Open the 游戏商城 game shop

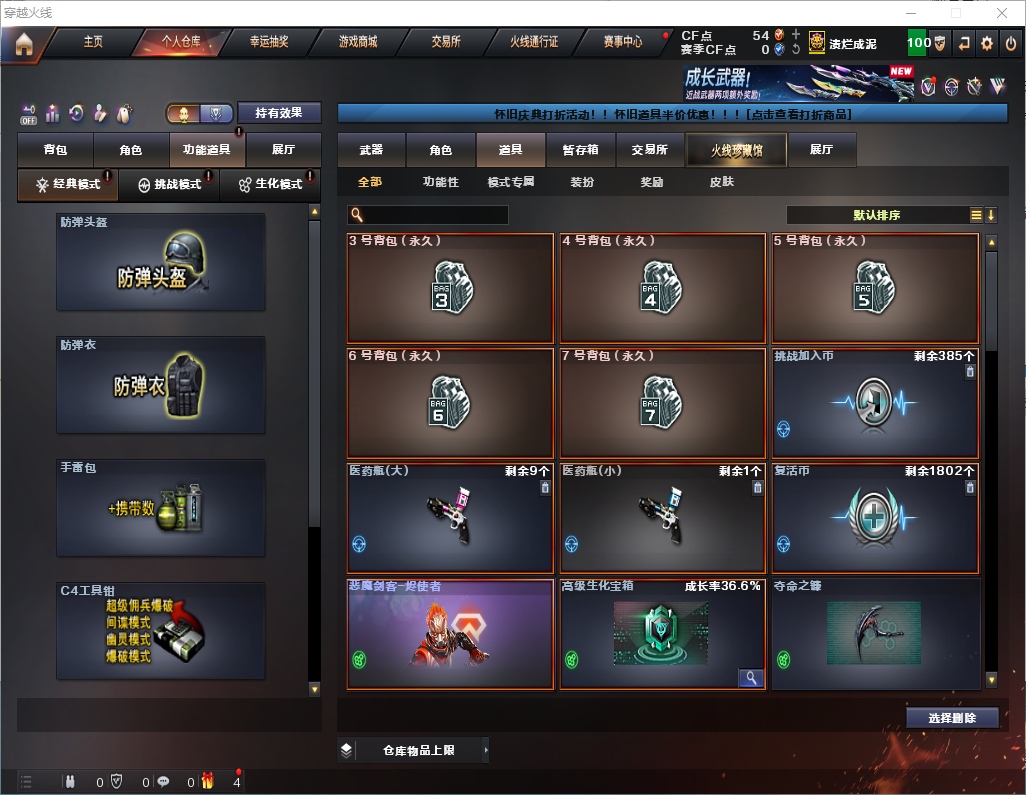(x=357, y=42)
